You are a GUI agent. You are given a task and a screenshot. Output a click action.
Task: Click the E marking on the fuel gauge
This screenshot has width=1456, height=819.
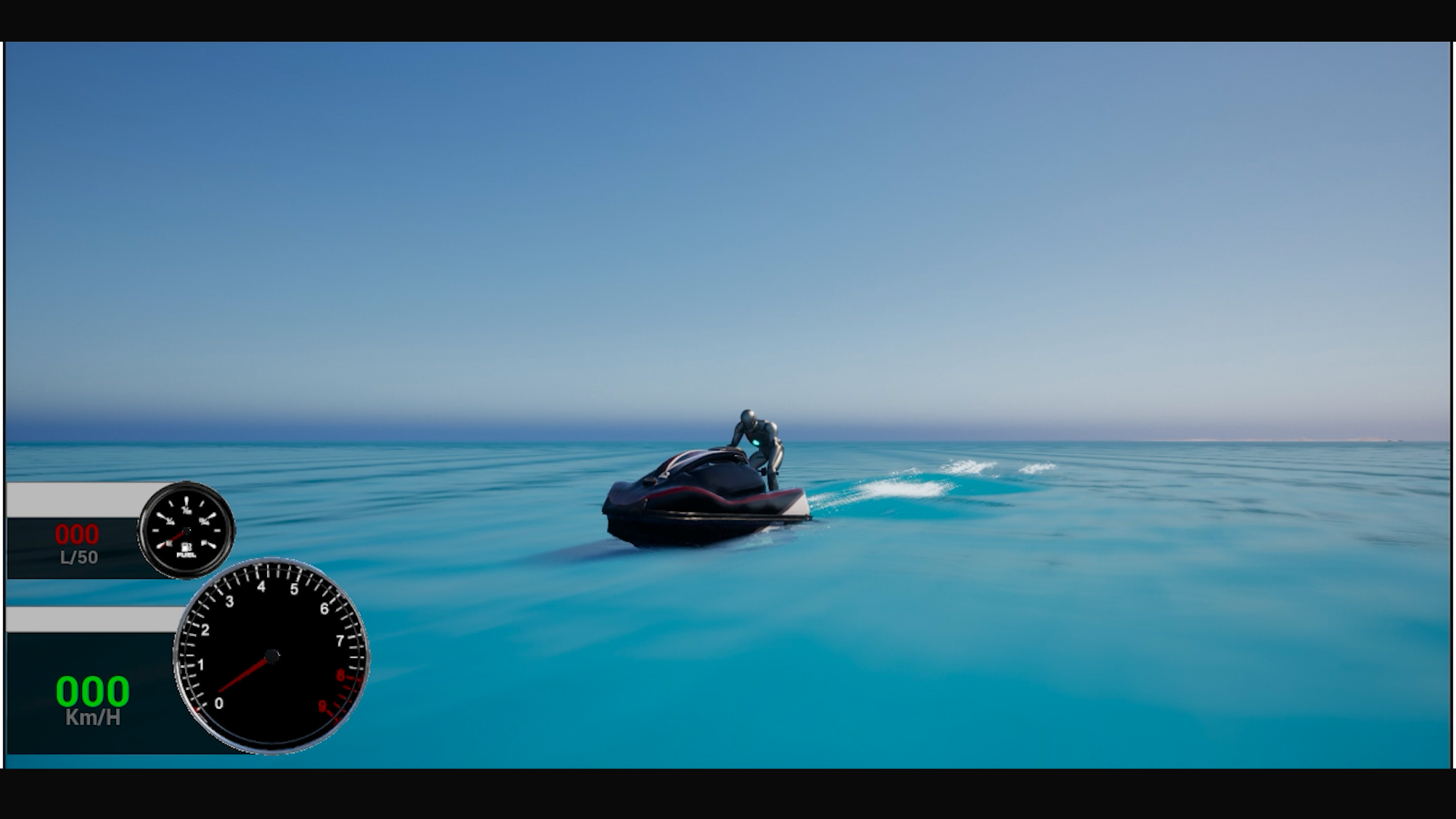[168, 543]
